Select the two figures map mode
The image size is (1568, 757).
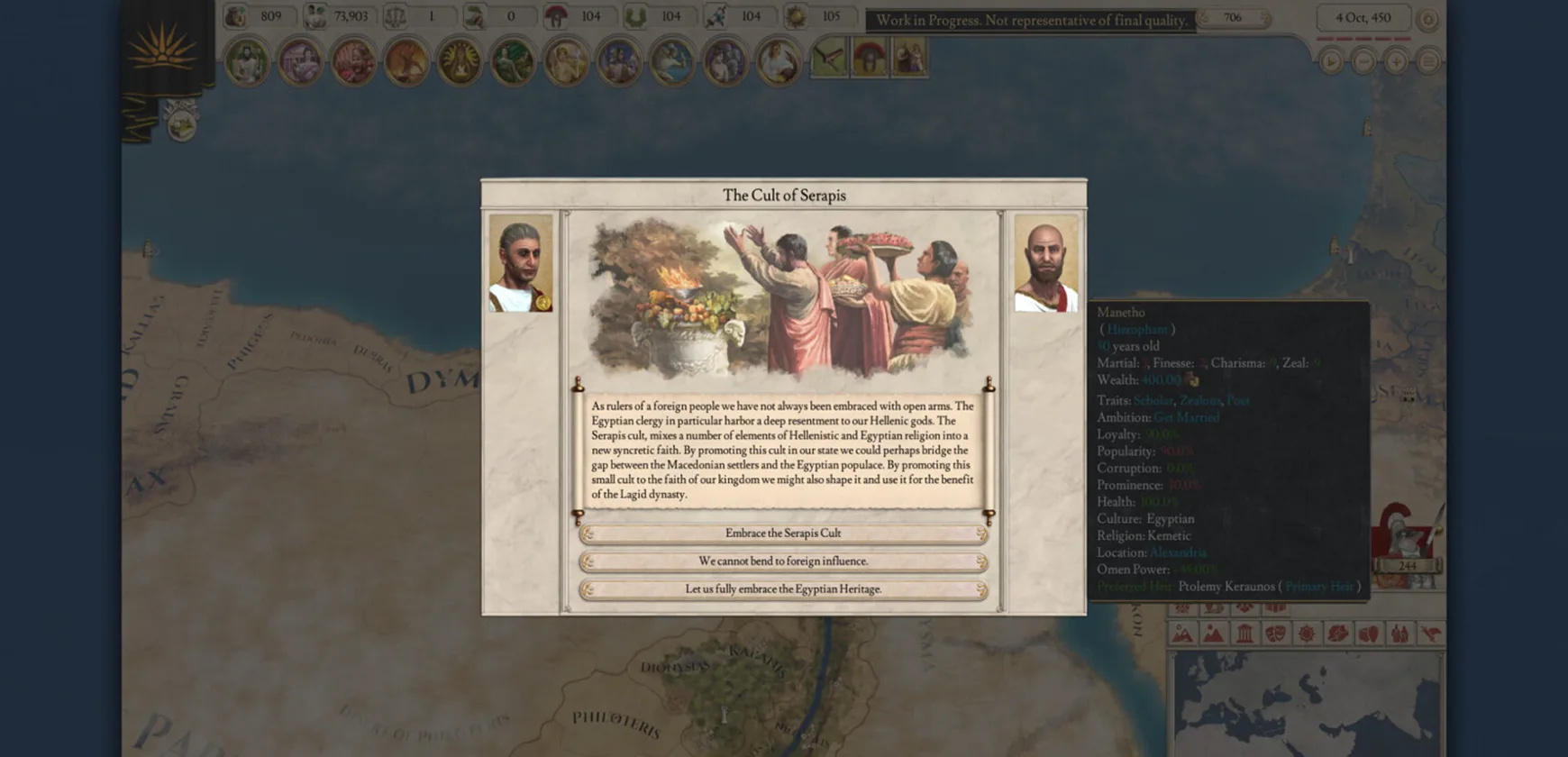coord(1399,634)
